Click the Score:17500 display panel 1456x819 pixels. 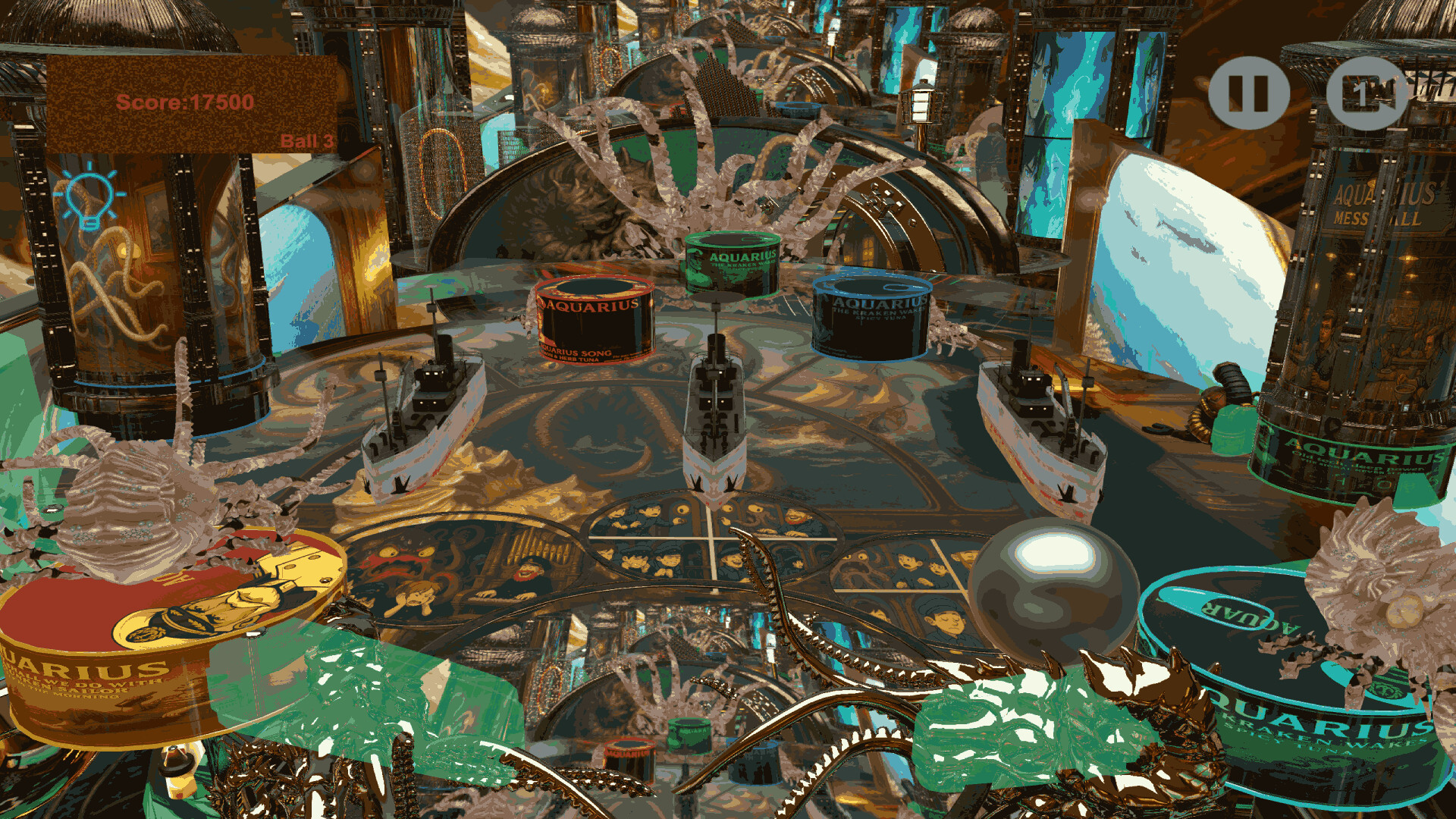point(186,102)
